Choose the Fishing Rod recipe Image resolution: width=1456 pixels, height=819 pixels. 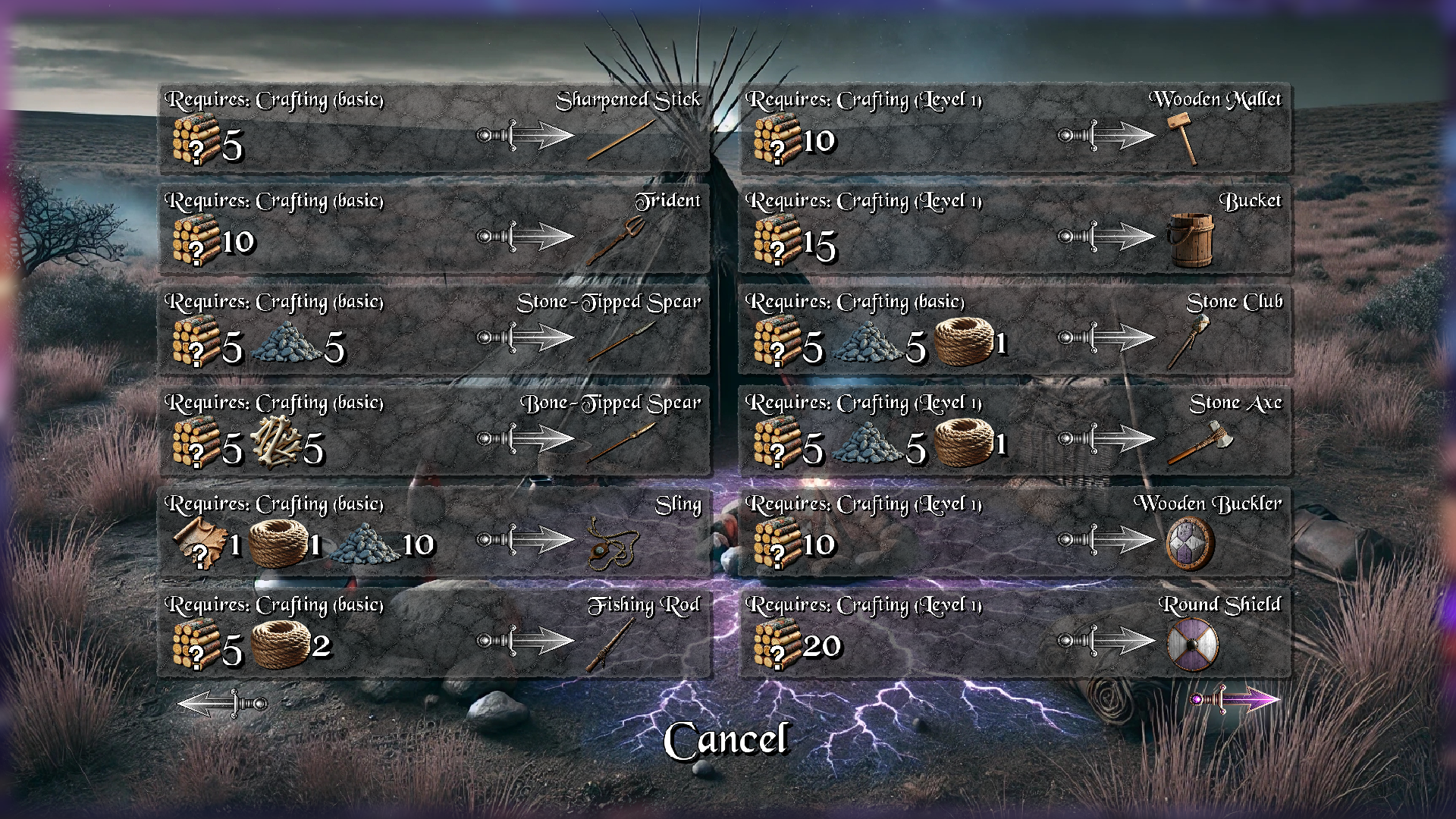tap(434, 633)
